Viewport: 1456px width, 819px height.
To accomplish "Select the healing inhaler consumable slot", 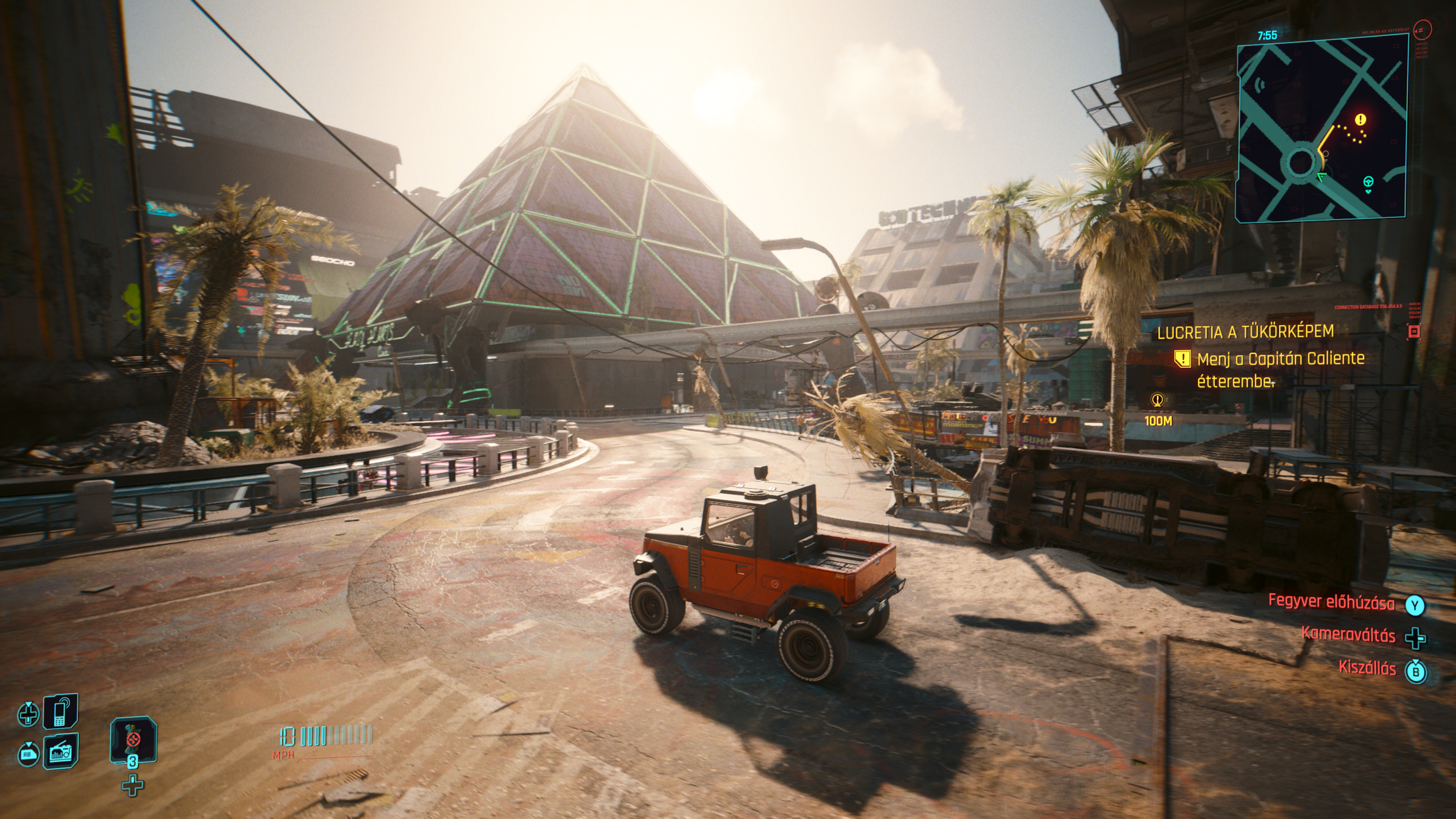I will (133, 739).
